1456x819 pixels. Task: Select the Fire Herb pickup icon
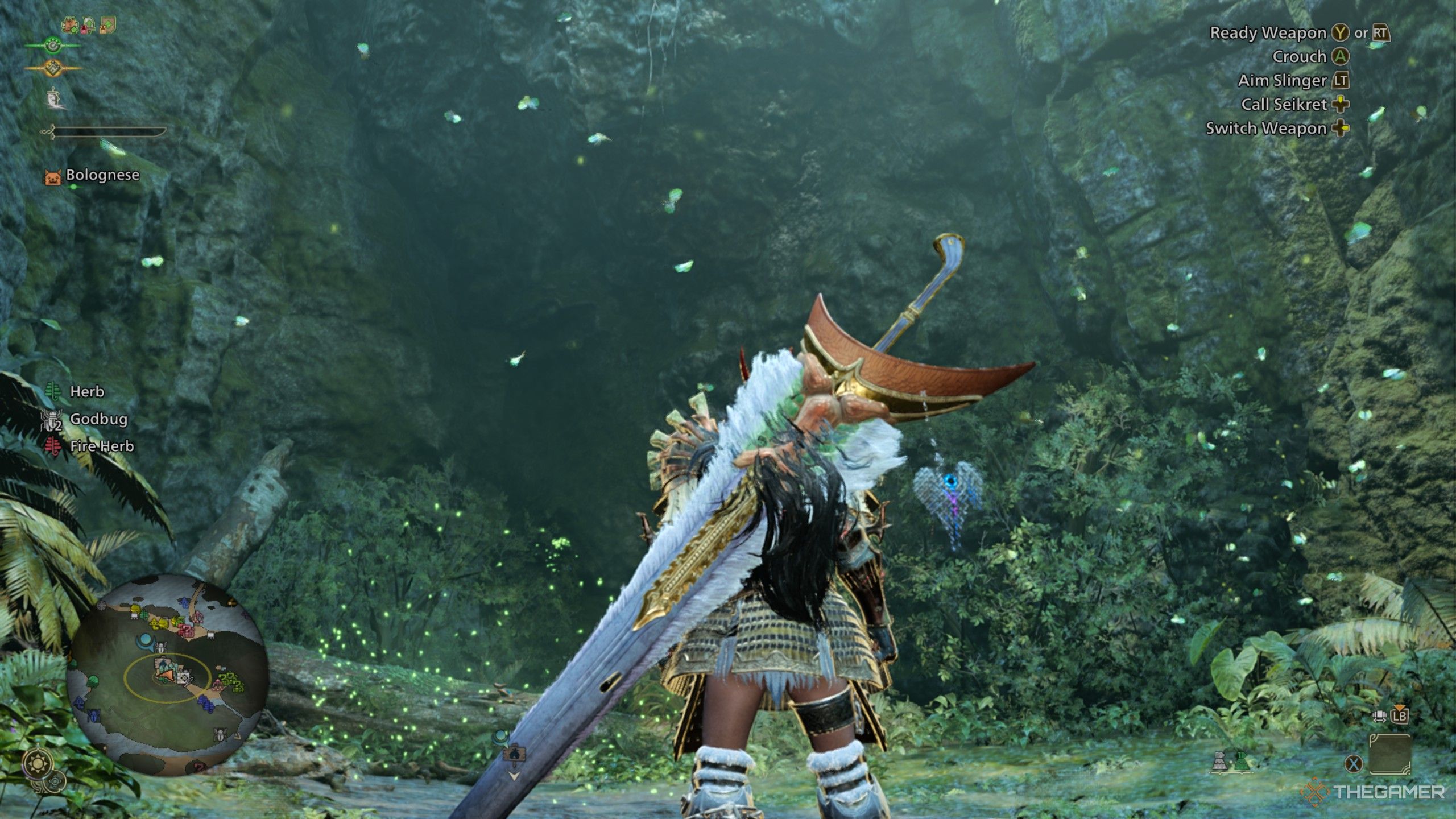(x=53, y=445)
